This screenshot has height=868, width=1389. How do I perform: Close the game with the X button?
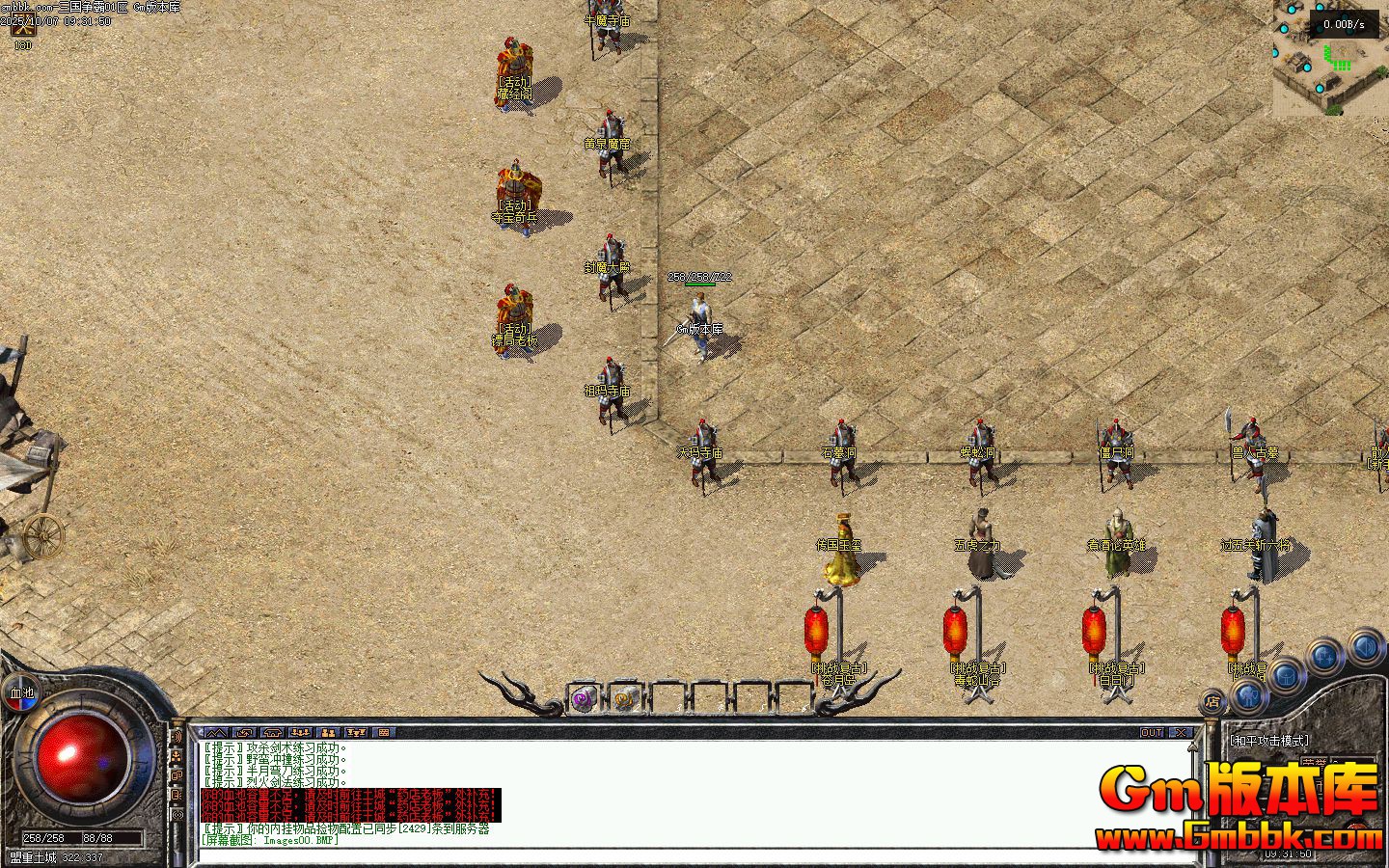point(1182,733)
